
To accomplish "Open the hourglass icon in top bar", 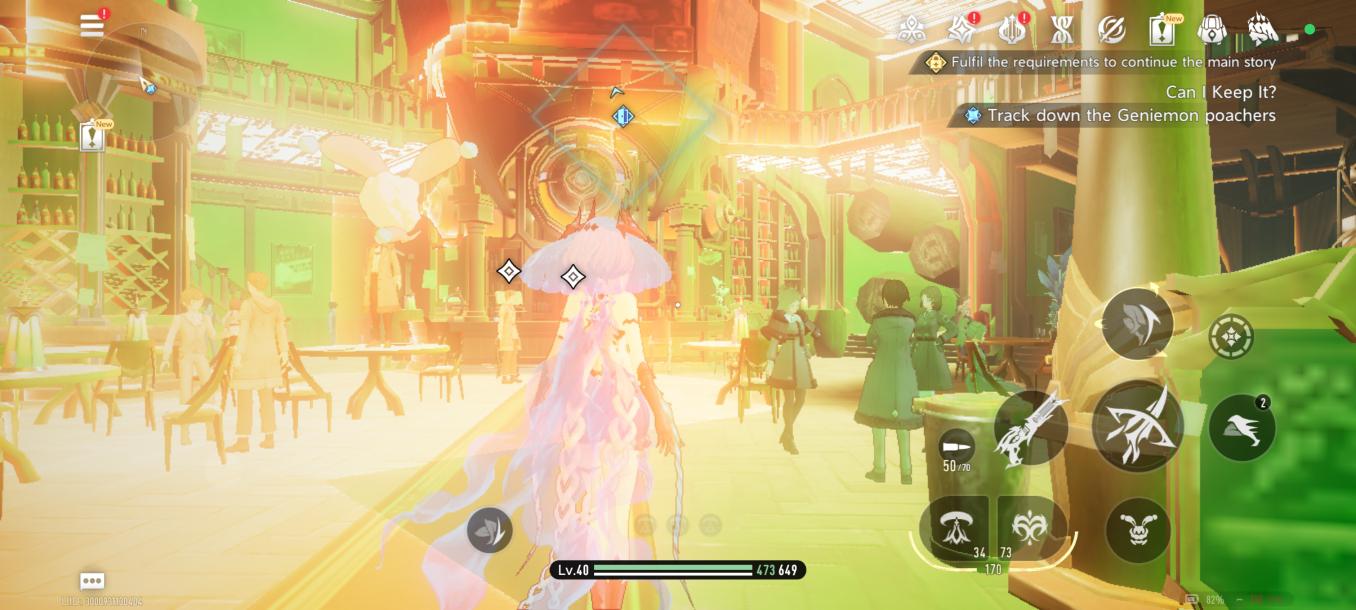I will (1062, 30).
